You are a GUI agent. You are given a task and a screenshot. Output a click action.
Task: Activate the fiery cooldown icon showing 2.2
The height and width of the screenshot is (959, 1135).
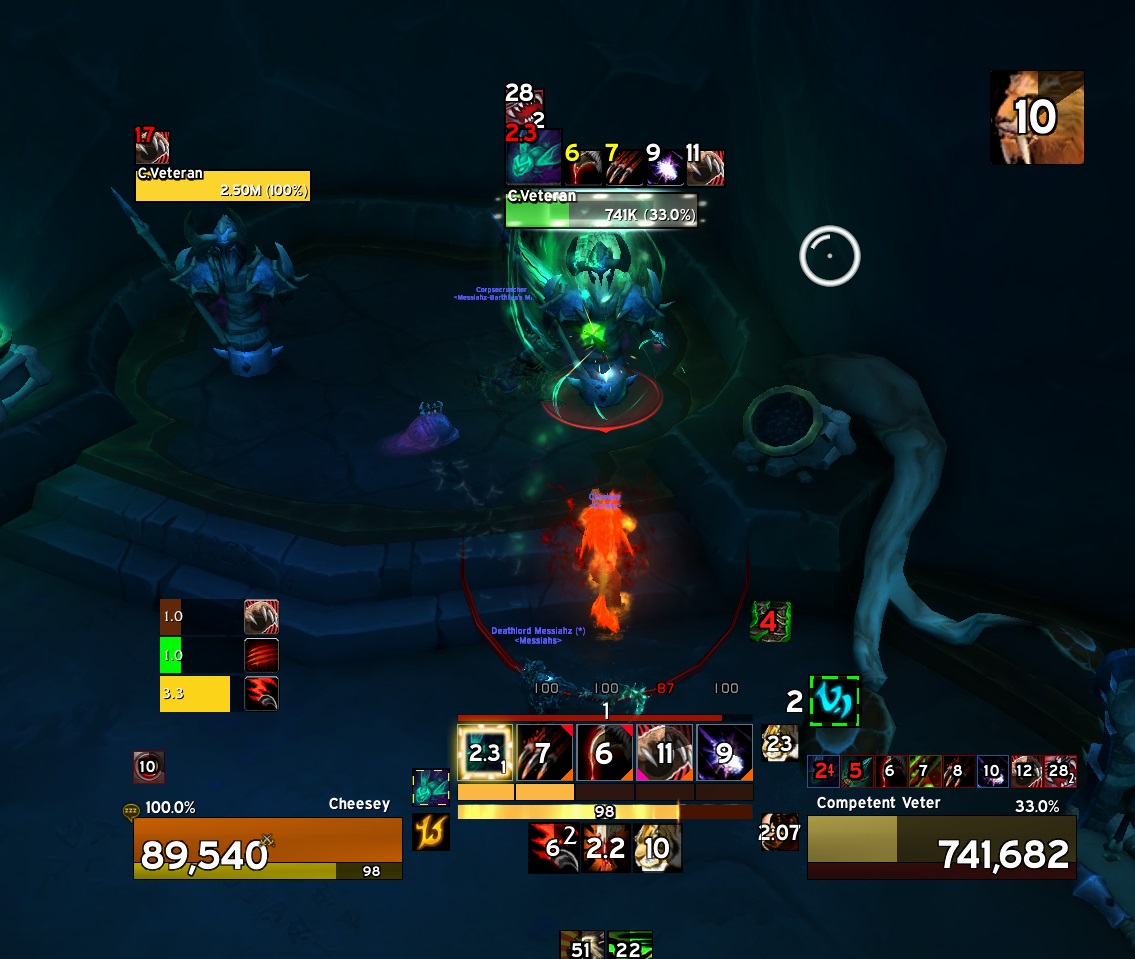point(606,848)
